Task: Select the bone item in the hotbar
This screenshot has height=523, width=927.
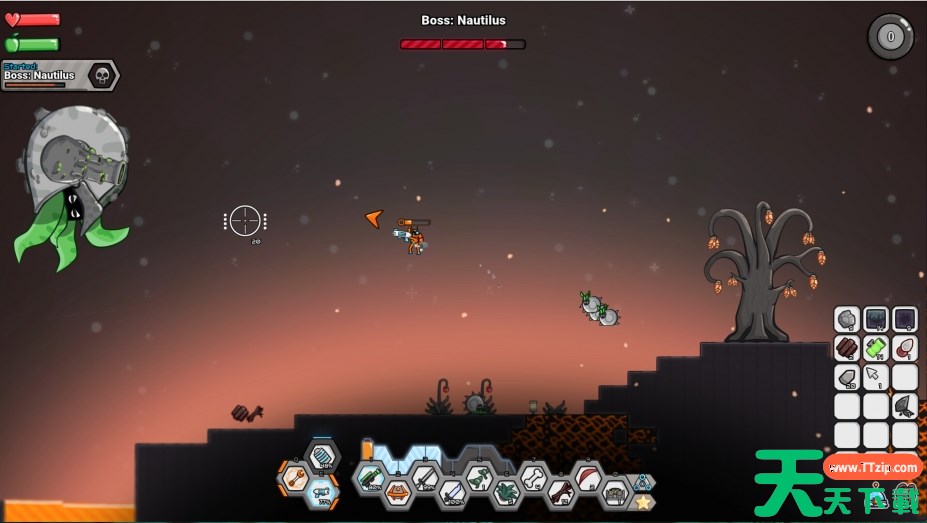Action: click(x=533, y=477)
